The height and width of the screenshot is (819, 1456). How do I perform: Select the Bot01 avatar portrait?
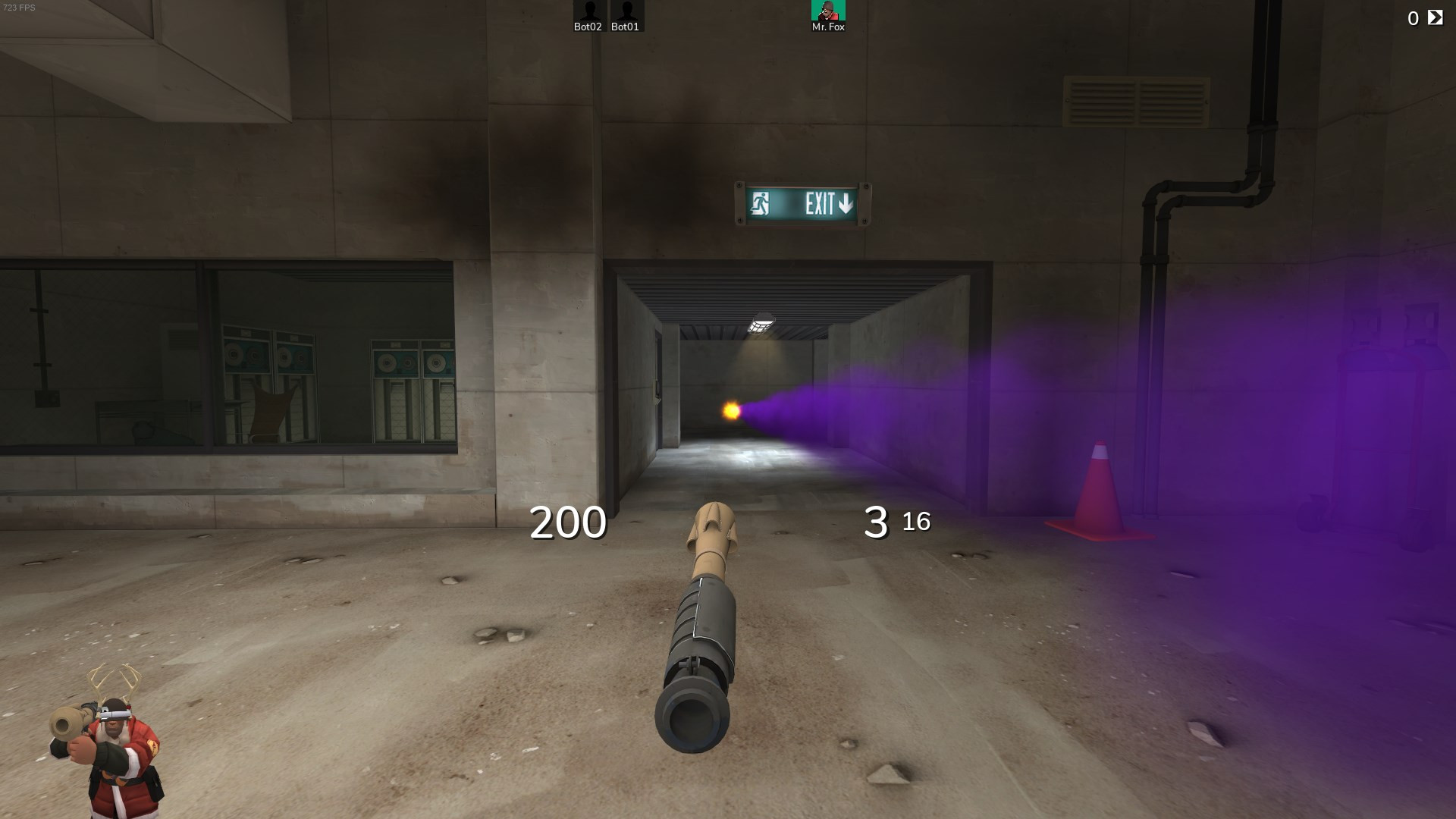[625, 11]
